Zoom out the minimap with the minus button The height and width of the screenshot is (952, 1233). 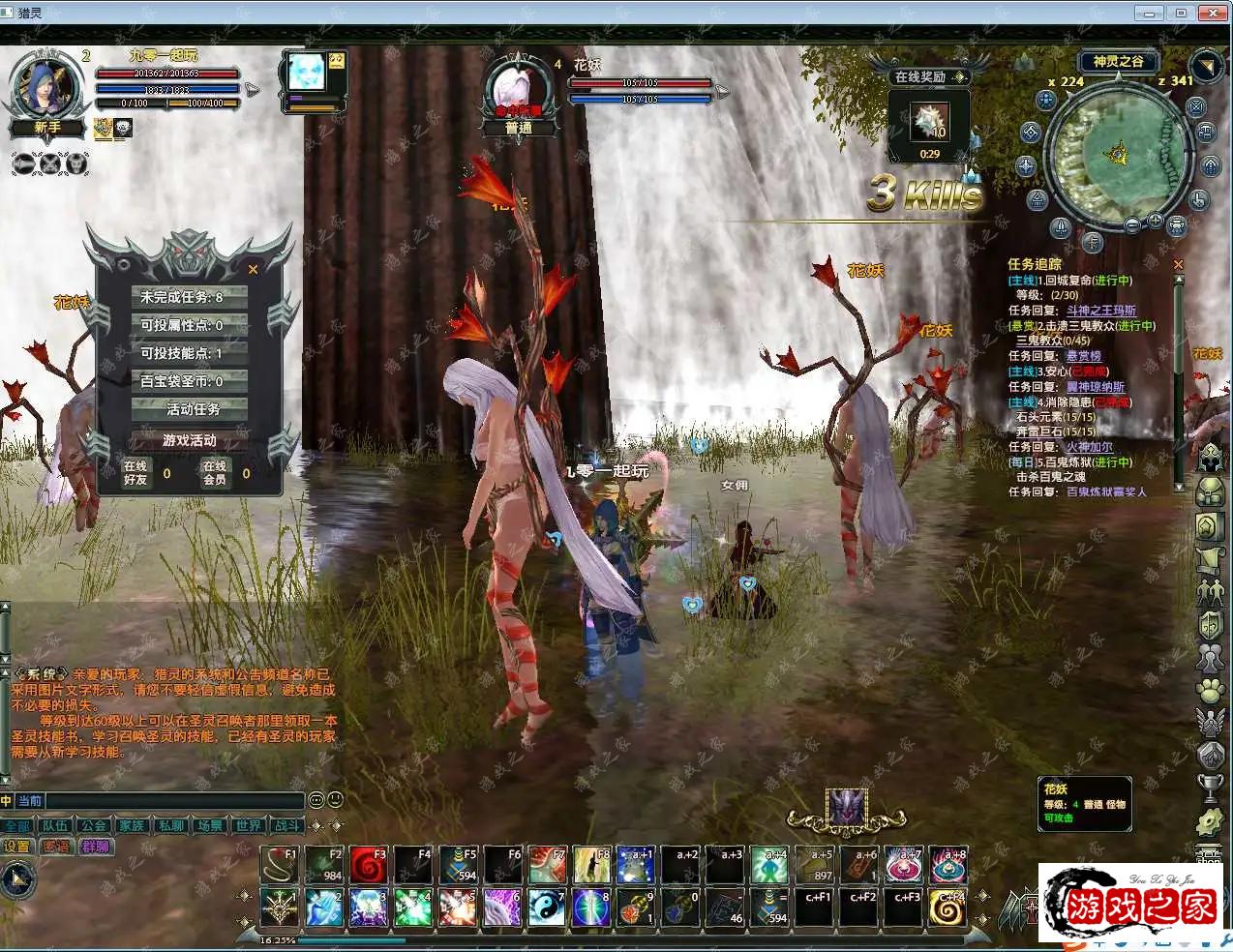(1132, 224)
